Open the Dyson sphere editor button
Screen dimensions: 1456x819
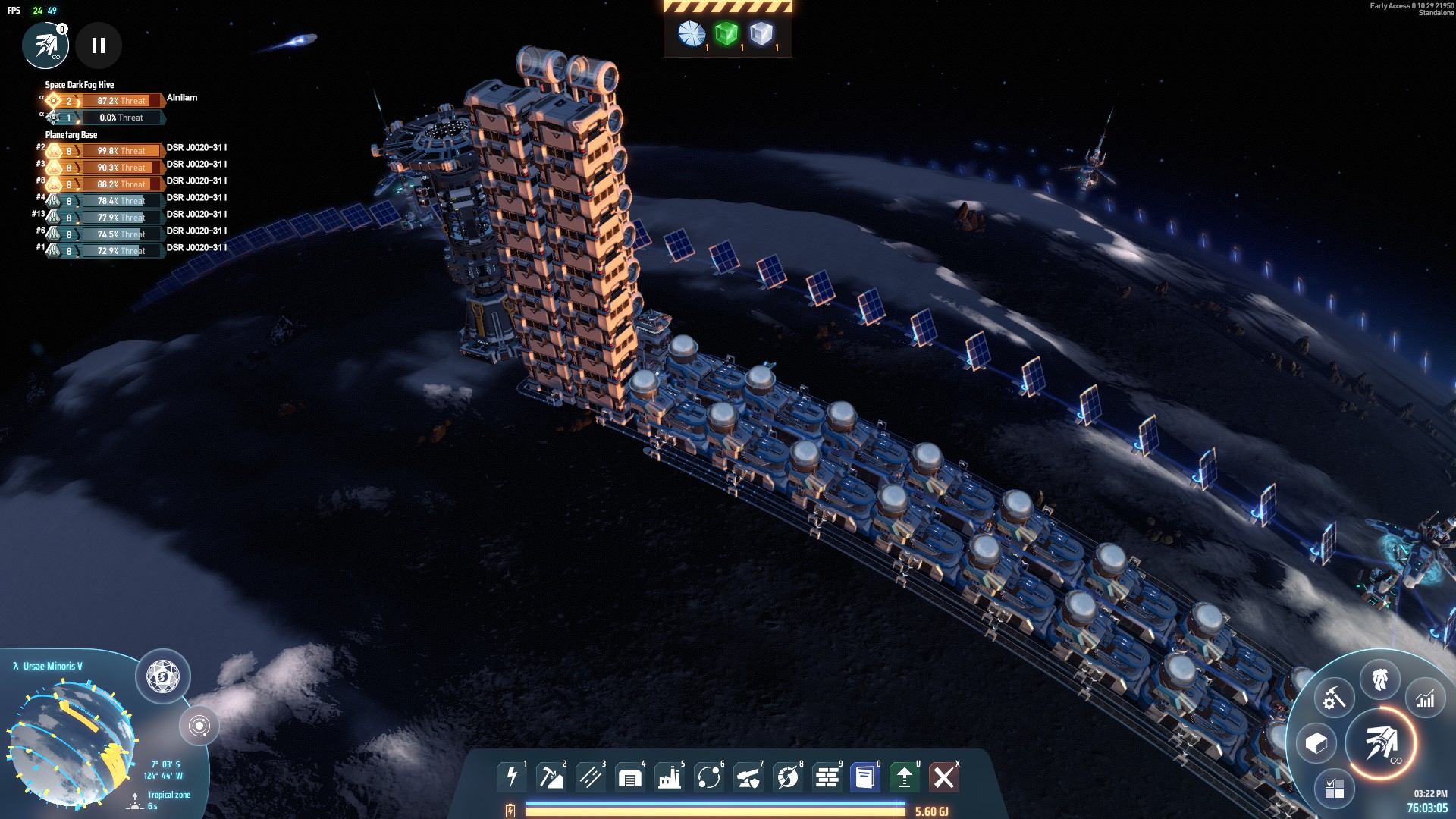coord(162,676)
